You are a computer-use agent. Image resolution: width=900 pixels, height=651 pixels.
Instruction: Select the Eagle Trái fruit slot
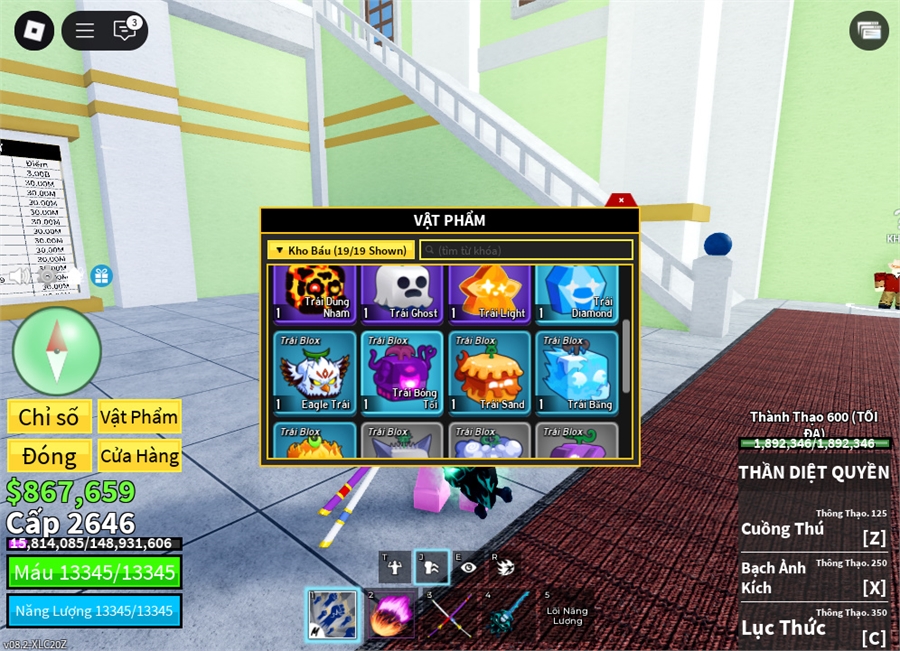pos(314,372)
